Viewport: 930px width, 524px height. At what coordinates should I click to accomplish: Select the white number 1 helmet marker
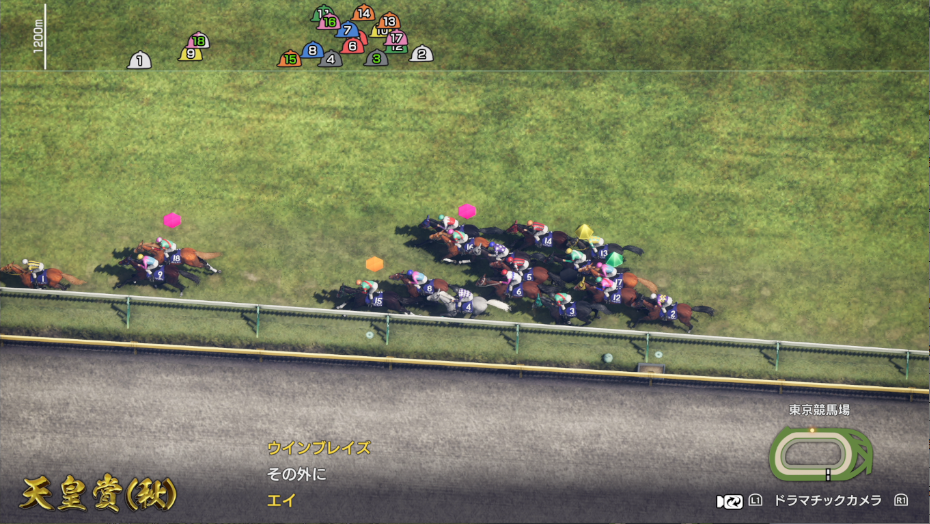(139, 61)
